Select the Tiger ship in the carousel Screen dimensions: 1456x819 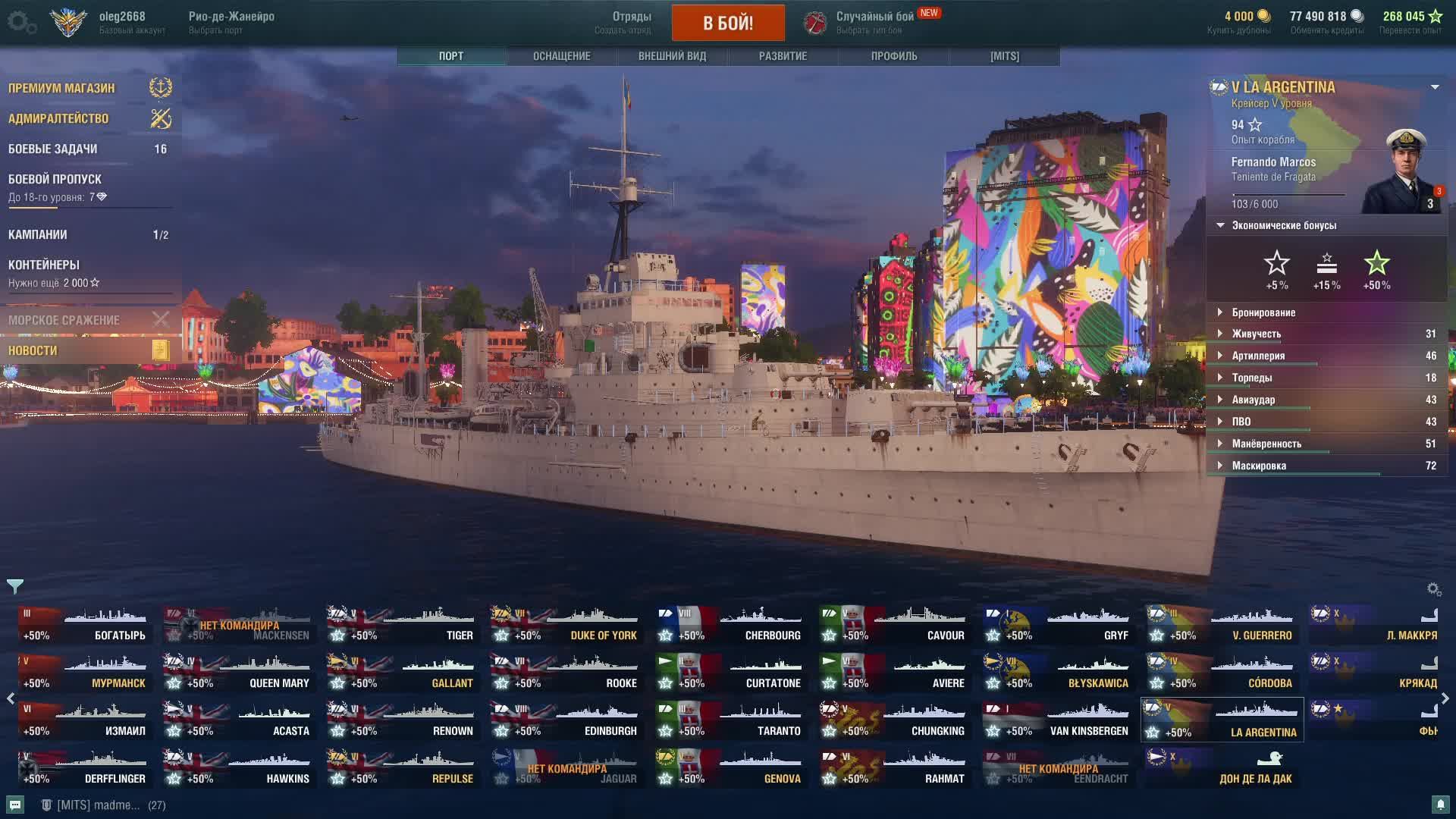coord(402,625)
